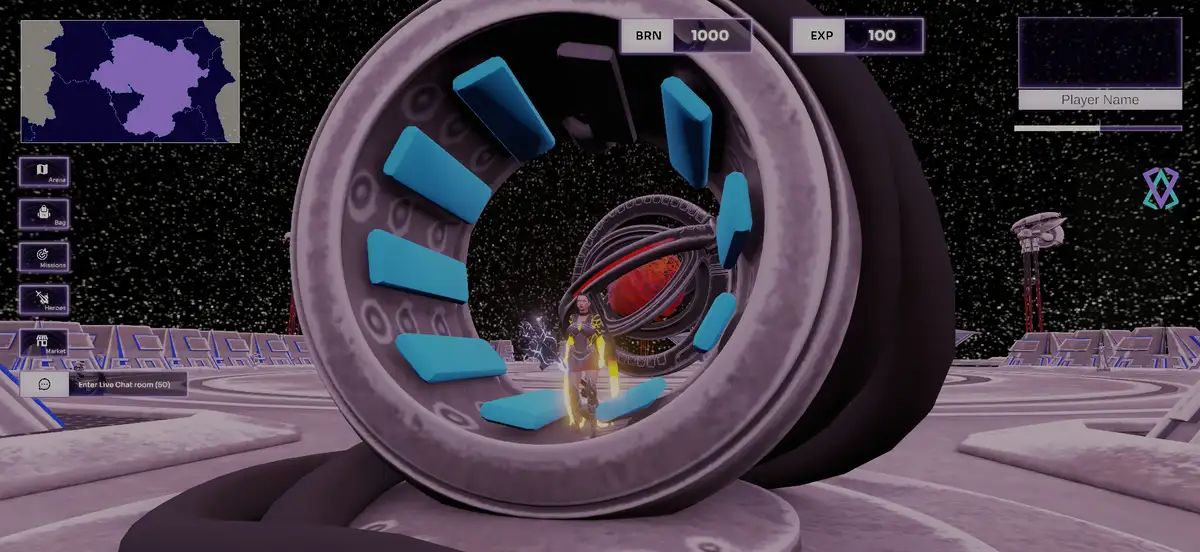Open the Arena menu button
This screenshot has width=1200, height=552.
(44, 172)
